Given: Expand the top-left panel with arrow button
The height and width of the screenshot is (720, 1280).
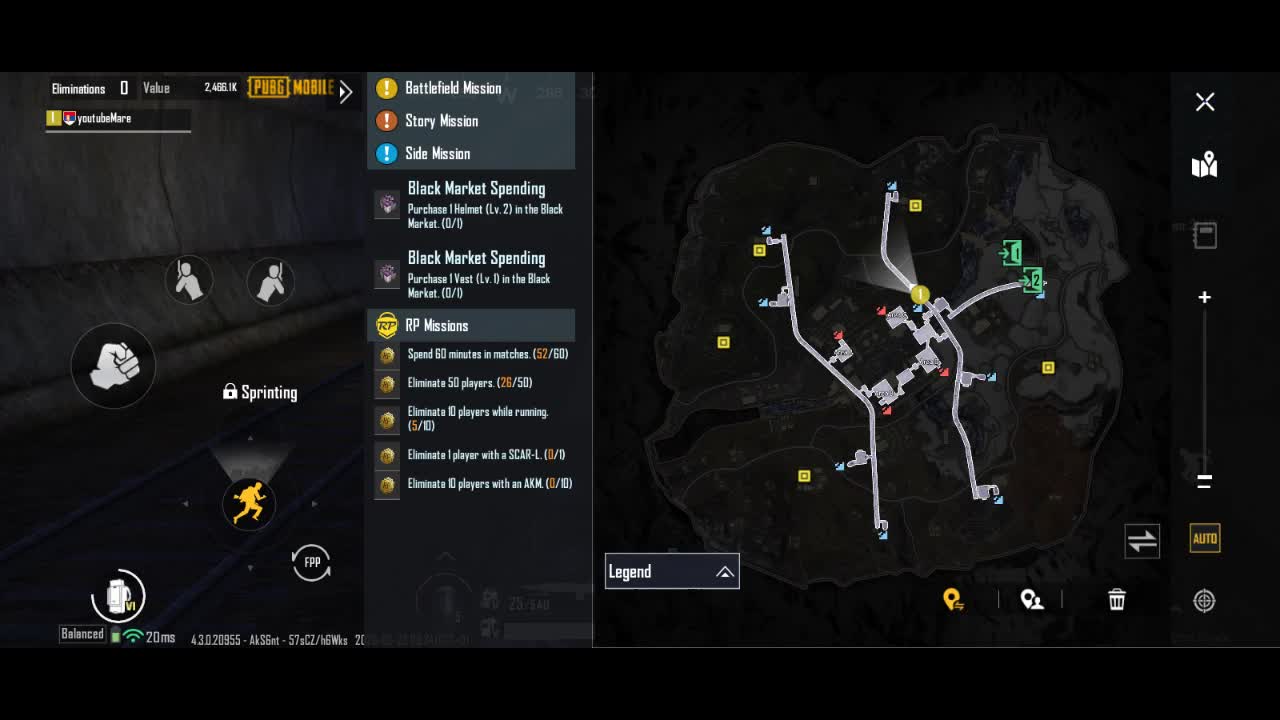Looking at the screenshot, I should [x=345, y=92].
